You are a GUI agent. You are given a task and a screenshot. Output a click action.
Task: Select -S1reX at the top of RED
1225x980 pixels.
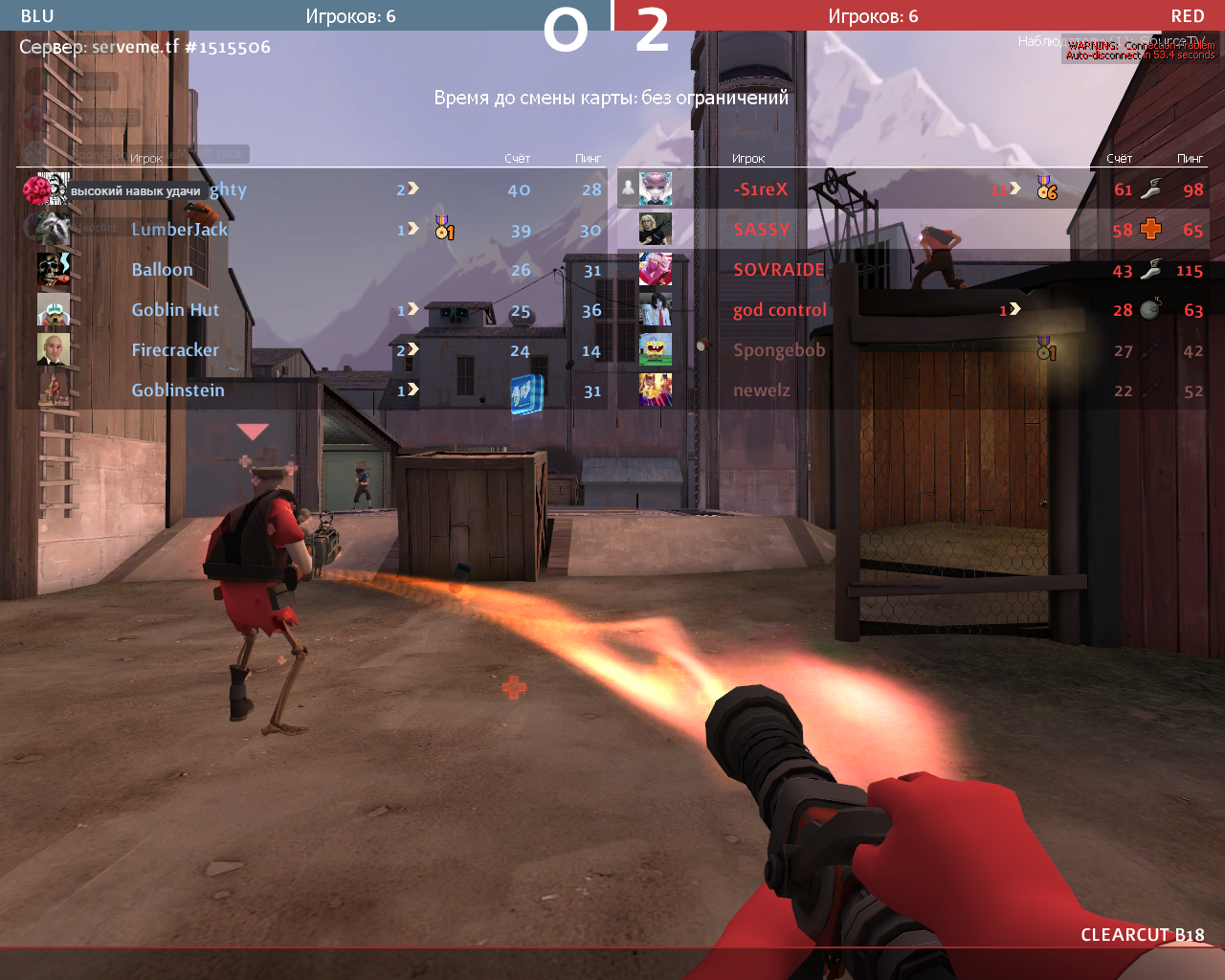pos(761,189)
